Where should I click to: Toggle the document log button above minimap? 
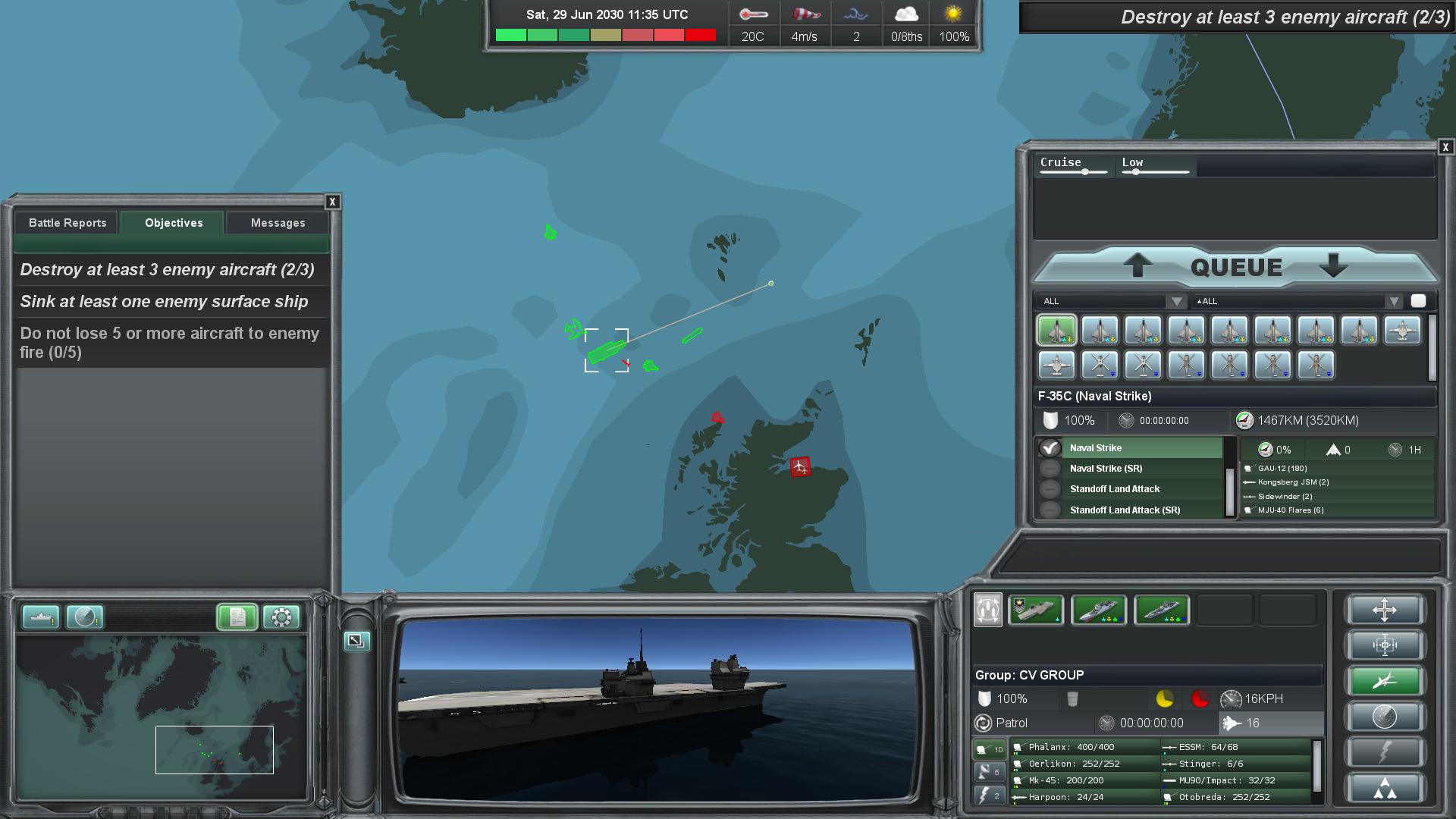(237, 617)
